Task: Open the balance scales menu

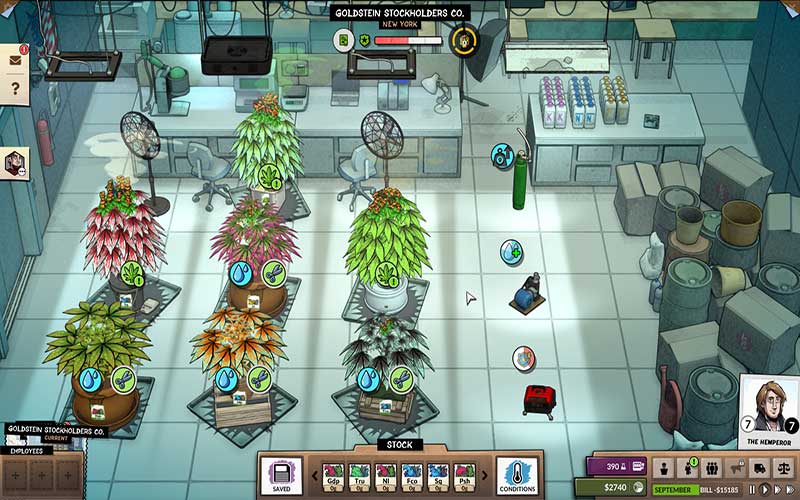Action: [785, 467]
